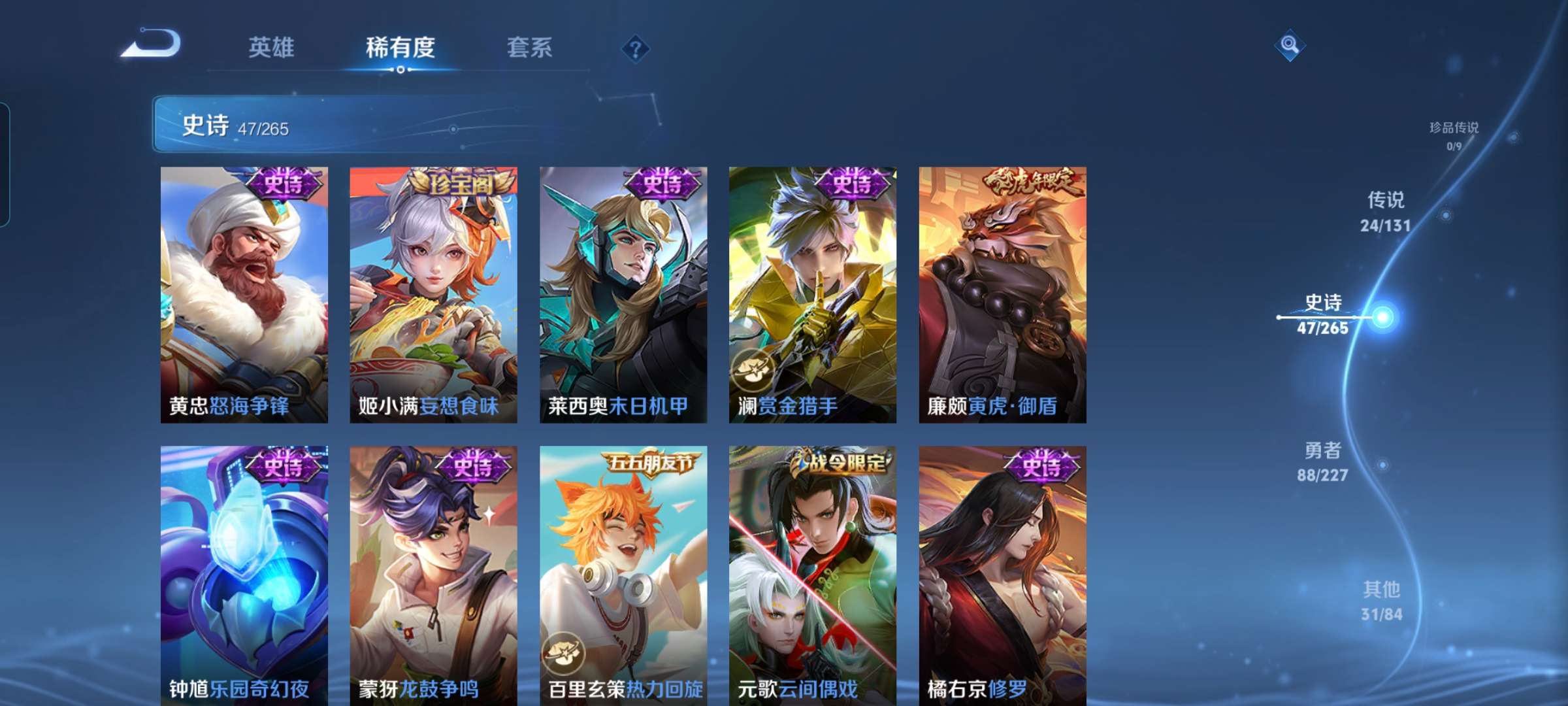1568x706 pixels.
Task: Jump to the 珍品传说 rarity section
Action: (x=1454, y=135)
